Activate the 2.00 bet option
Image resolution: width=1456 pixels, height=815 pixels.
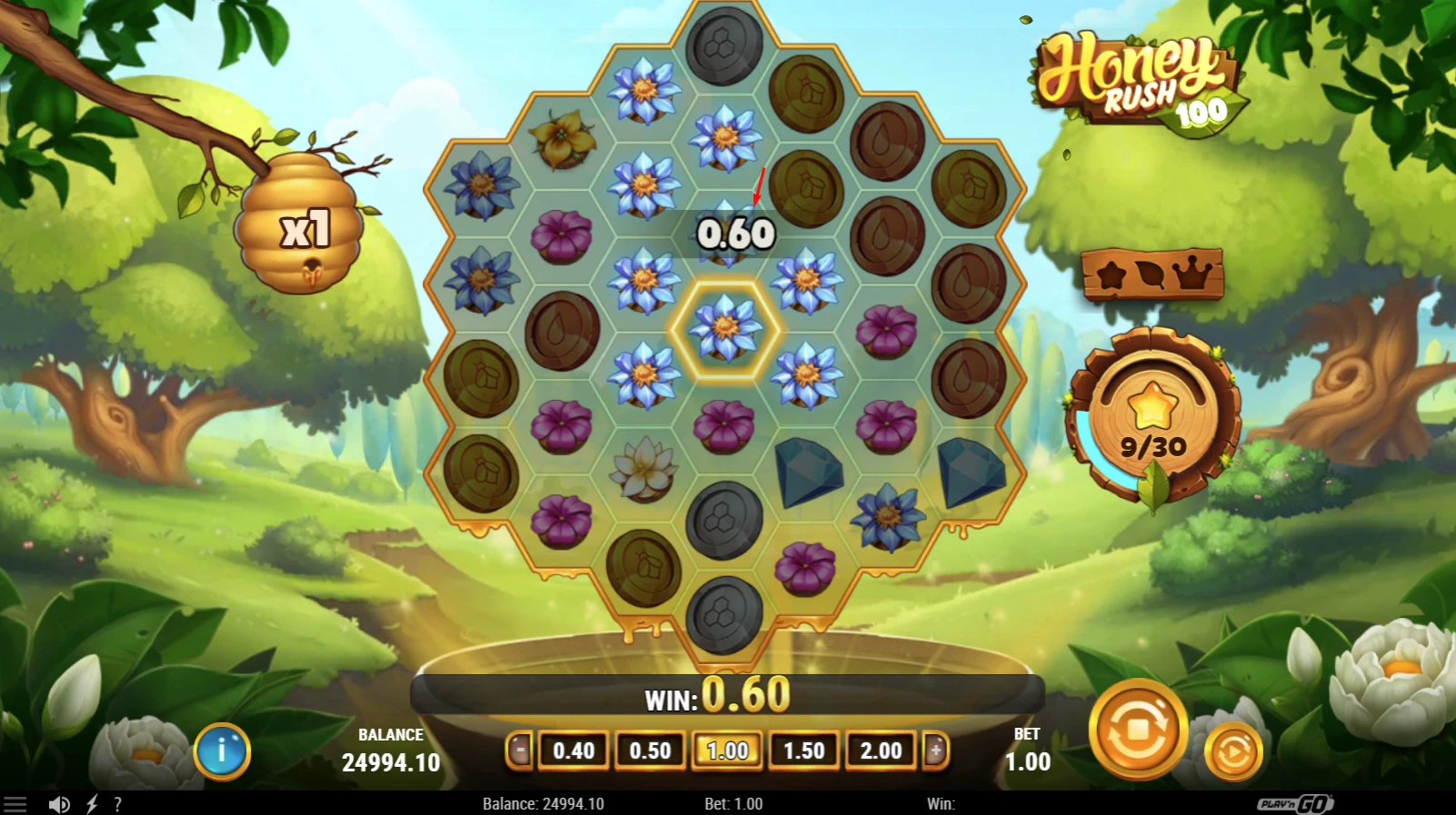click(880, 751)
